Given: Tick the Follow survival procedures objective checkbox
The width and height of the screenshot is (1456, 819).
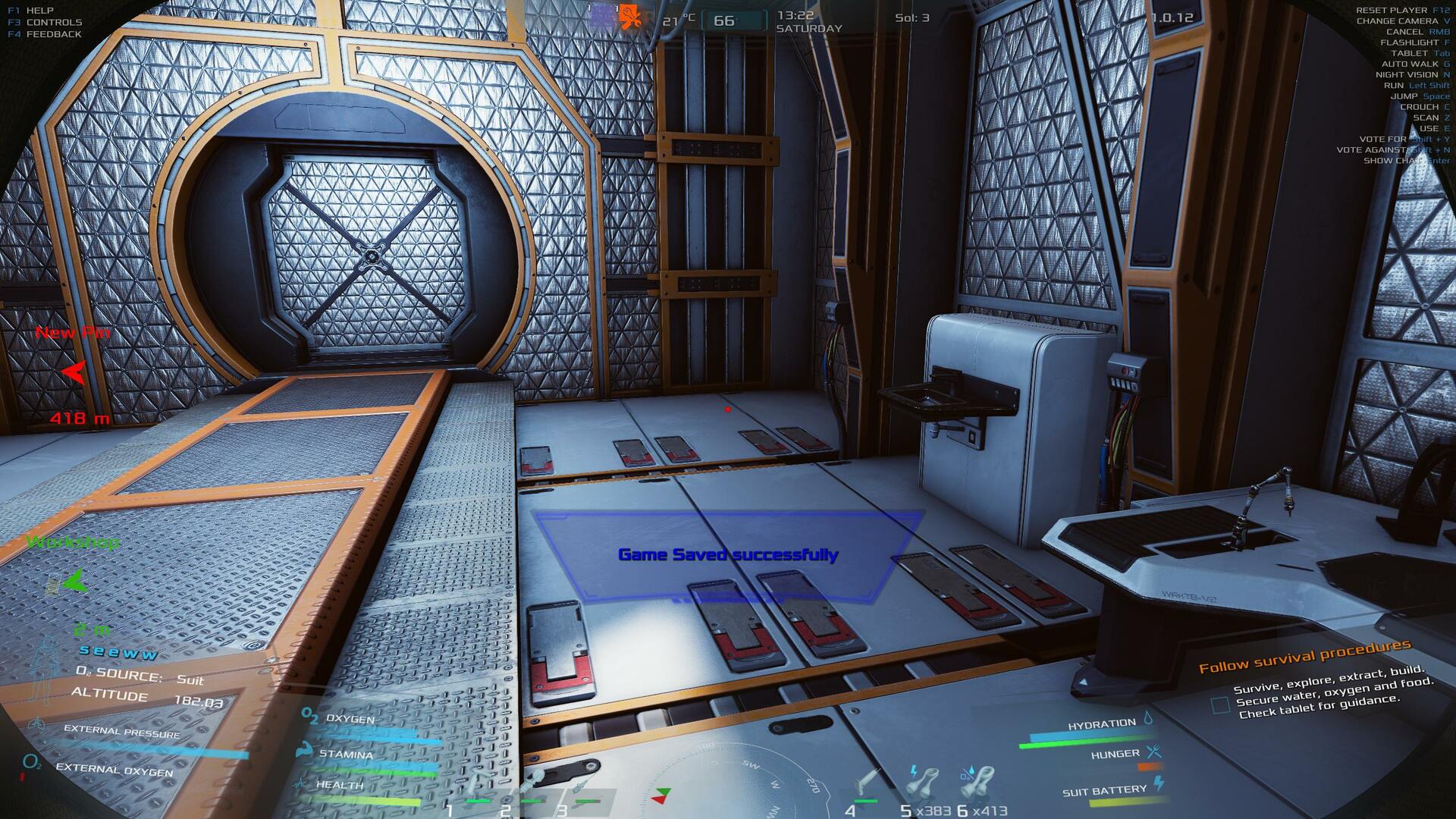Looking at the screenshot, I should [x=1220, y=705].
